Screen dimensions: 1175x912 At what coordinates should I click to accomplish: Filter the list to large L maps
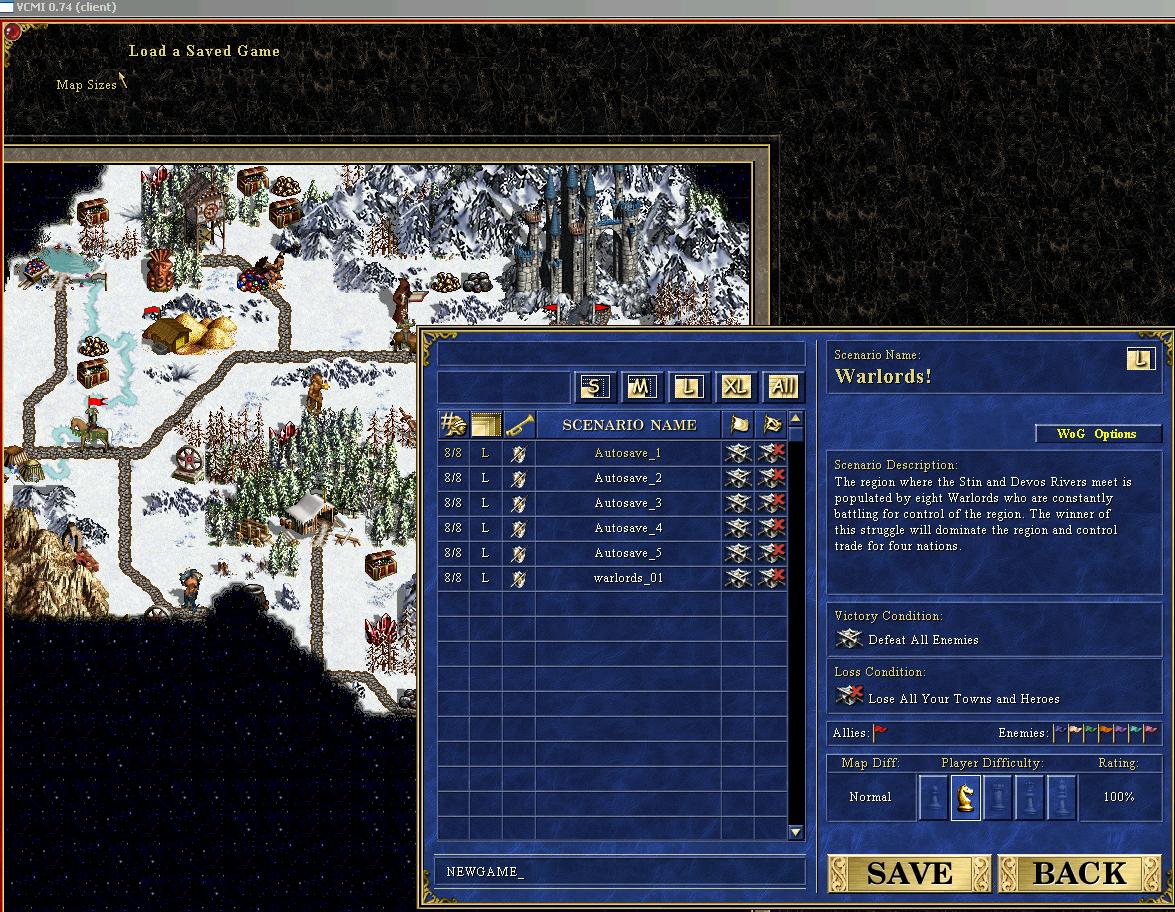(x=687, y=387)
